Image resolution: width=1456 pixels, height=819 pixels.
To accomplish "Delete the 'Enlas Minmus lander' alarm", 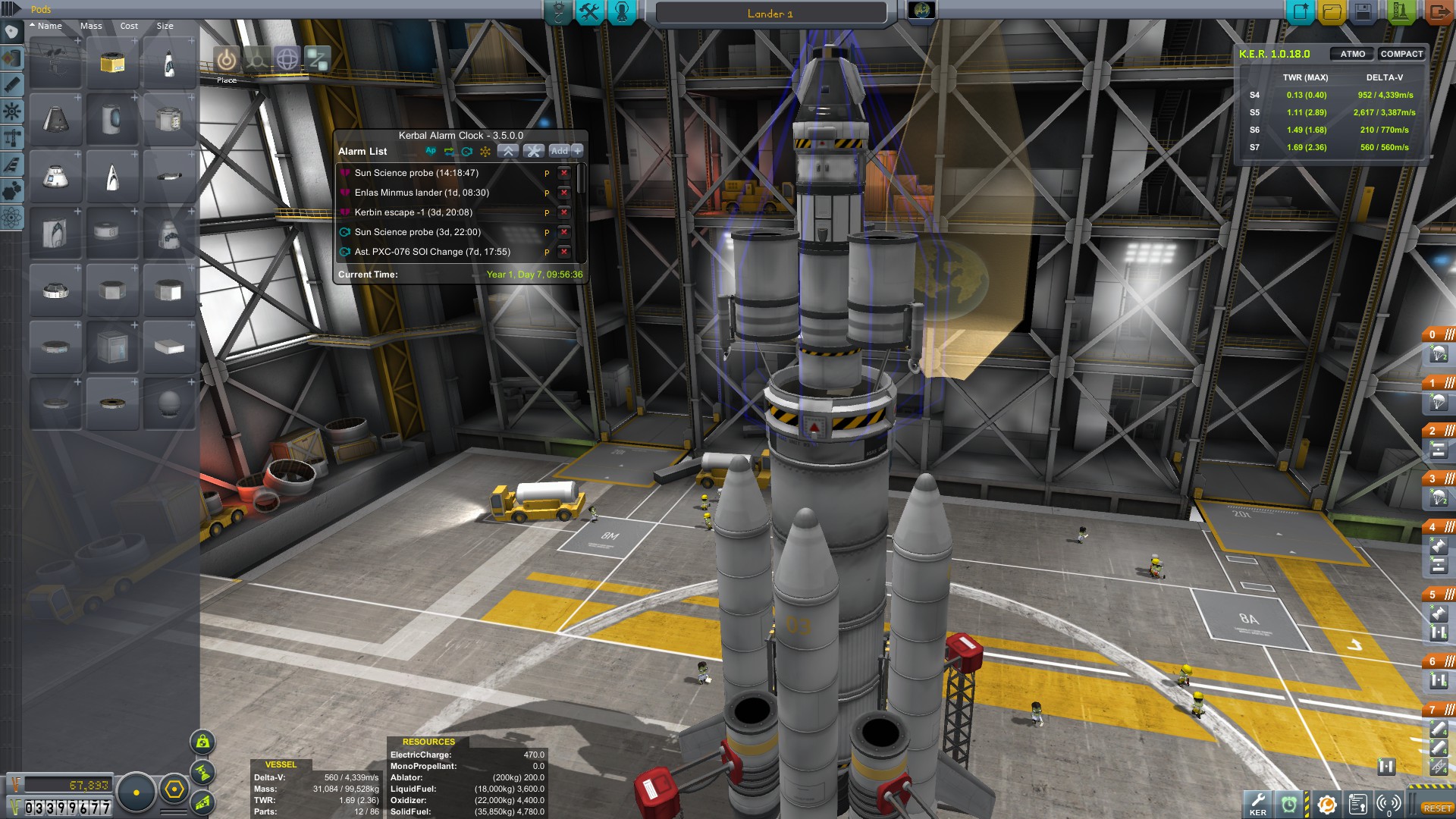I will (x=563, y=193).
